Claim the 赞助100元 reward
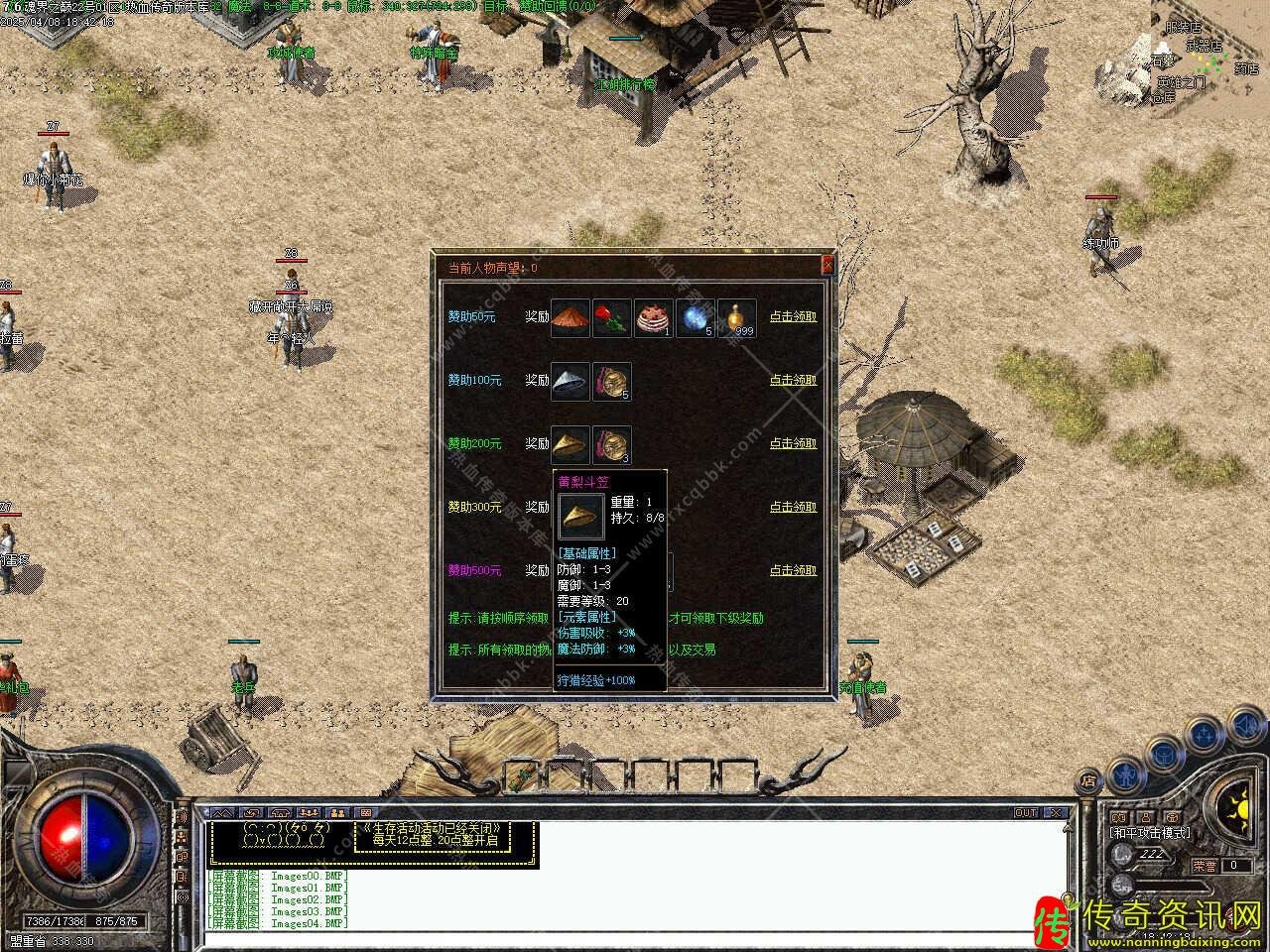 point(793,380)
